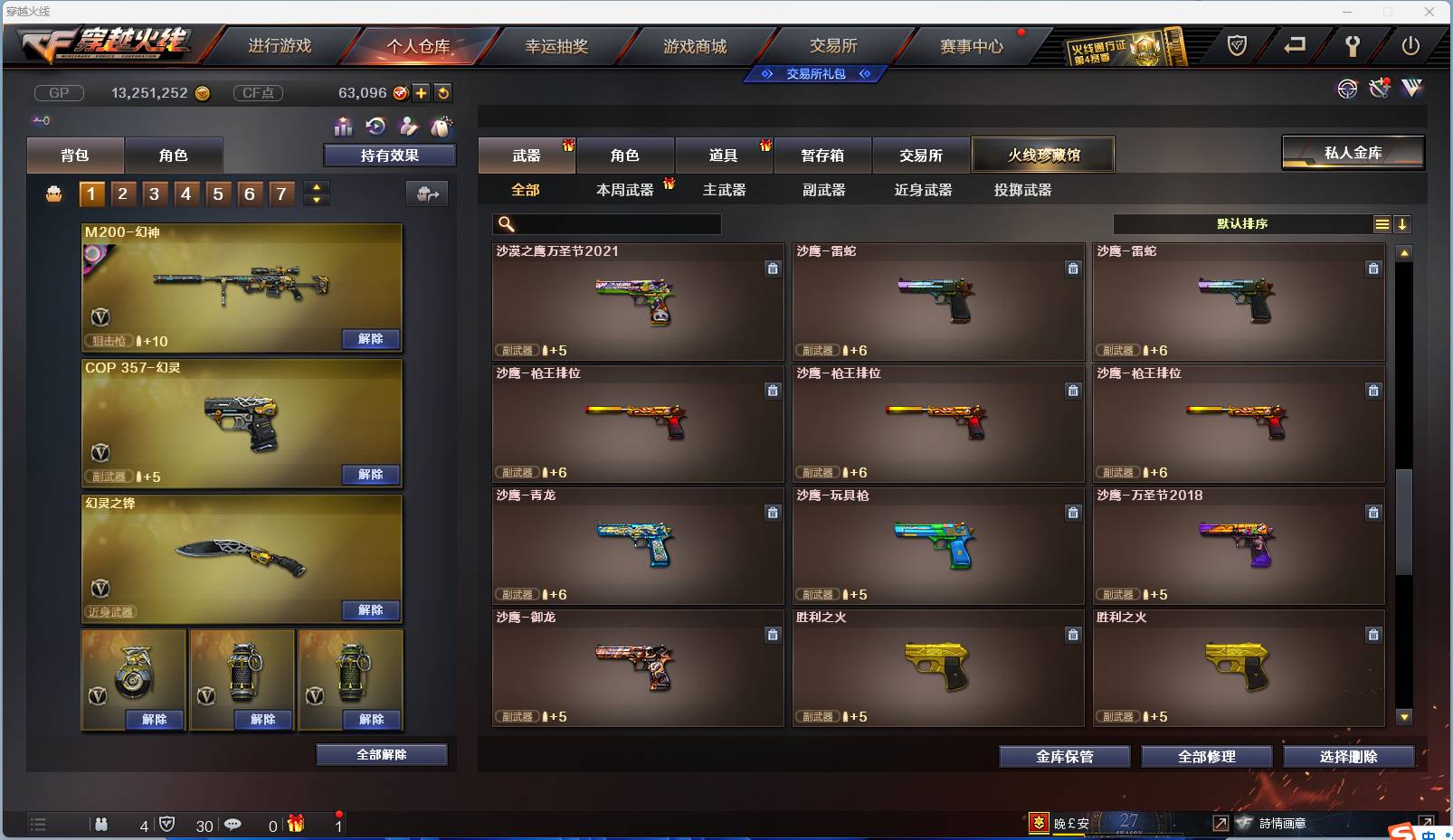
Task: Click the power exit icon top right
Action: click(1409, 43)
